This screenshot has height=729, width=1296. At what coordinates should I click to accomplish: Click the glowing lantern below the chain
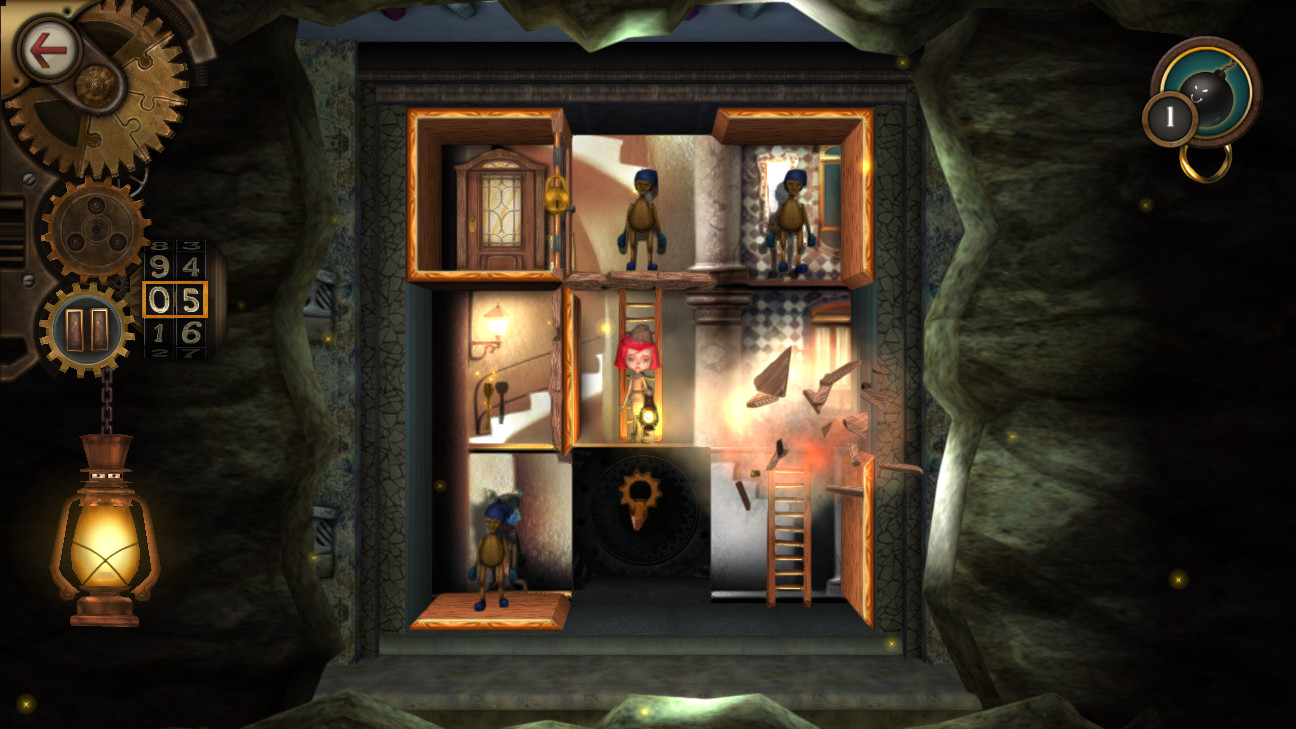tap(102, 540)
